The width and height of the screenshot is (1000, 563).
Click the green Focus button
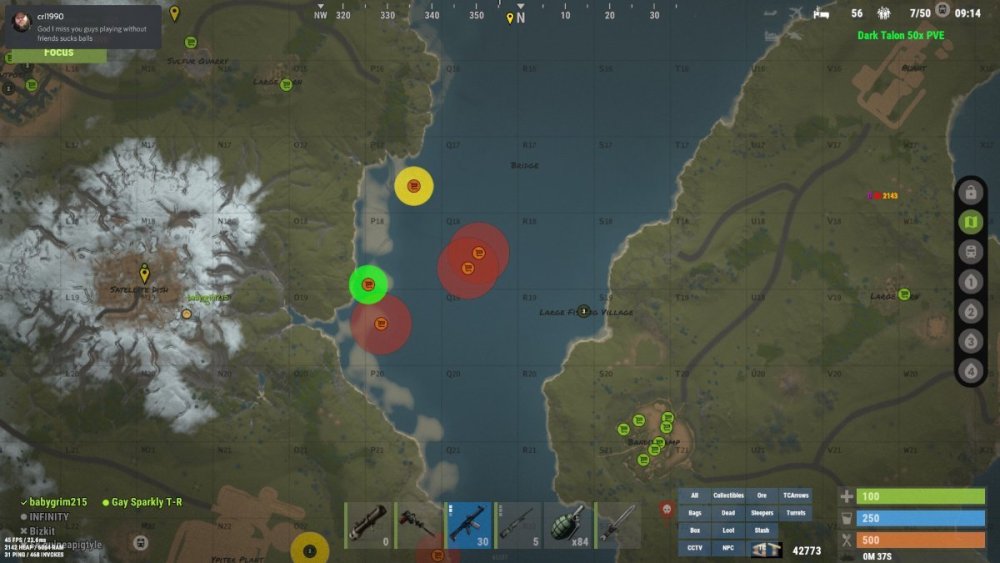pyautogui.click(x=58, y=52)
